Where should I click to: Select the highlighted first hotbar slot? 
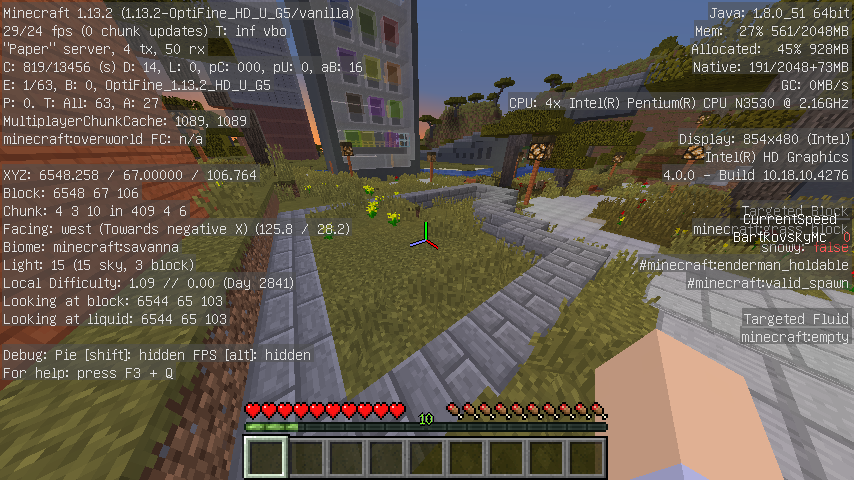[x=267, y=458]
